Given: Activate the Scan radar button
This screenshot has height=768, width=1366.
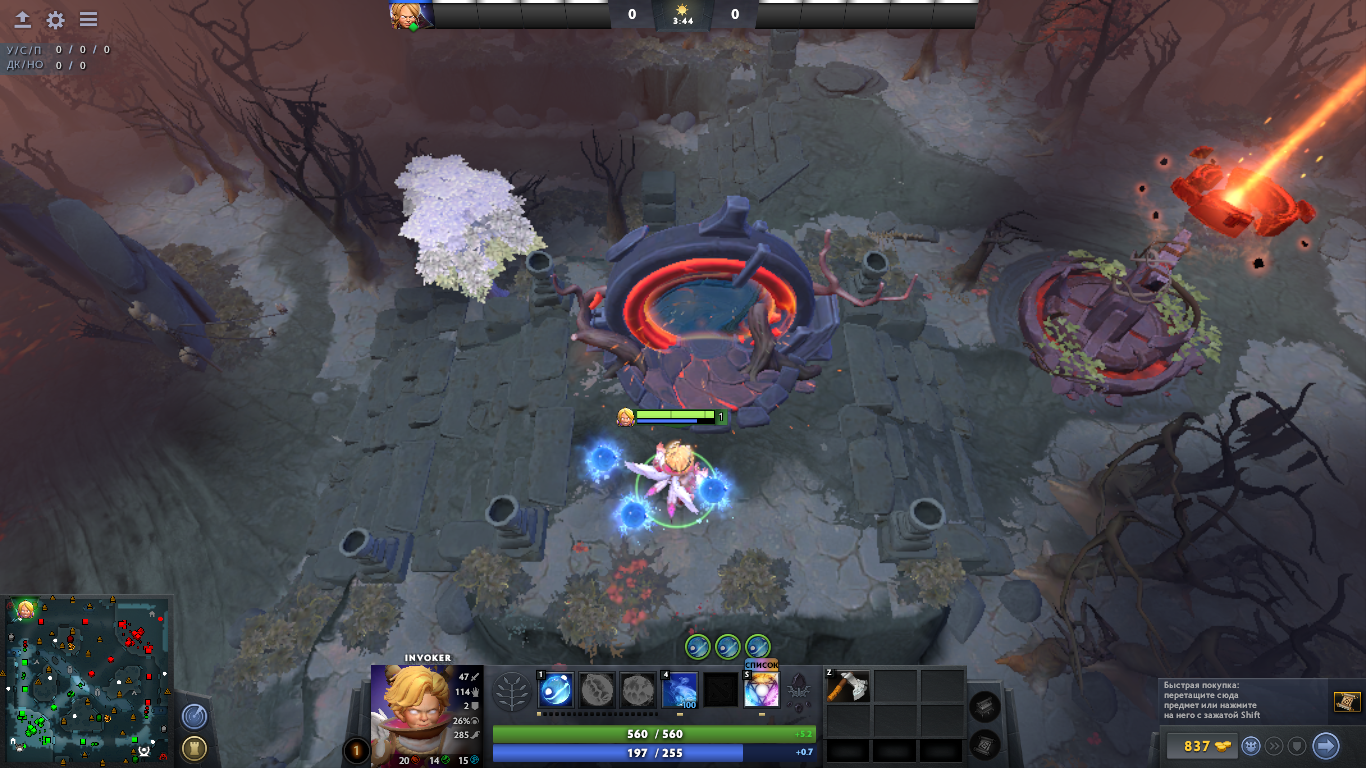Looking at the screenshot, I should click(x=194, y=716).
